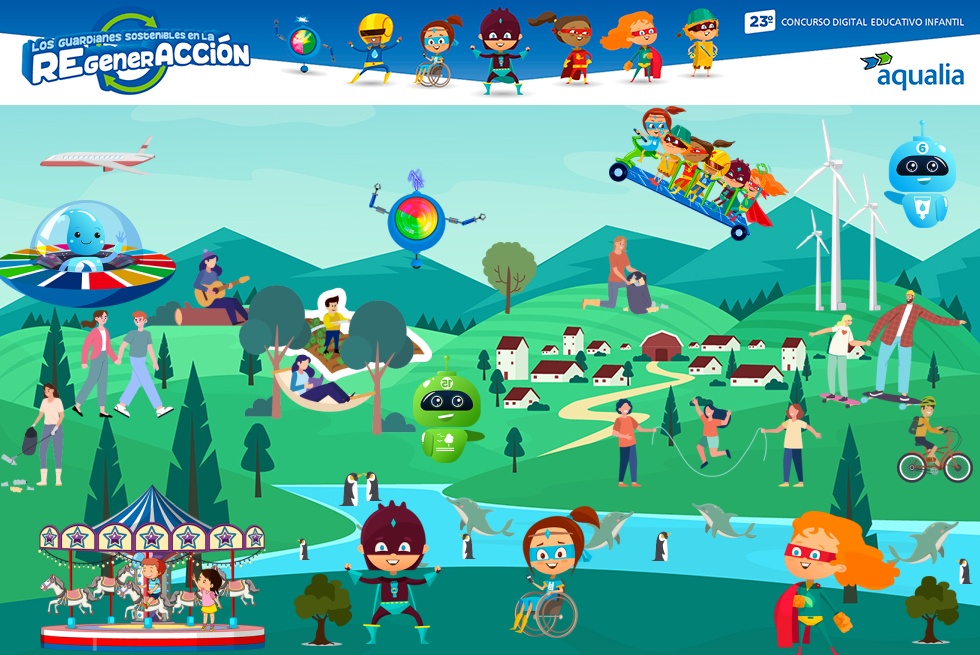Choose the rainbow-disc robot hotspot

click(416, 221)
